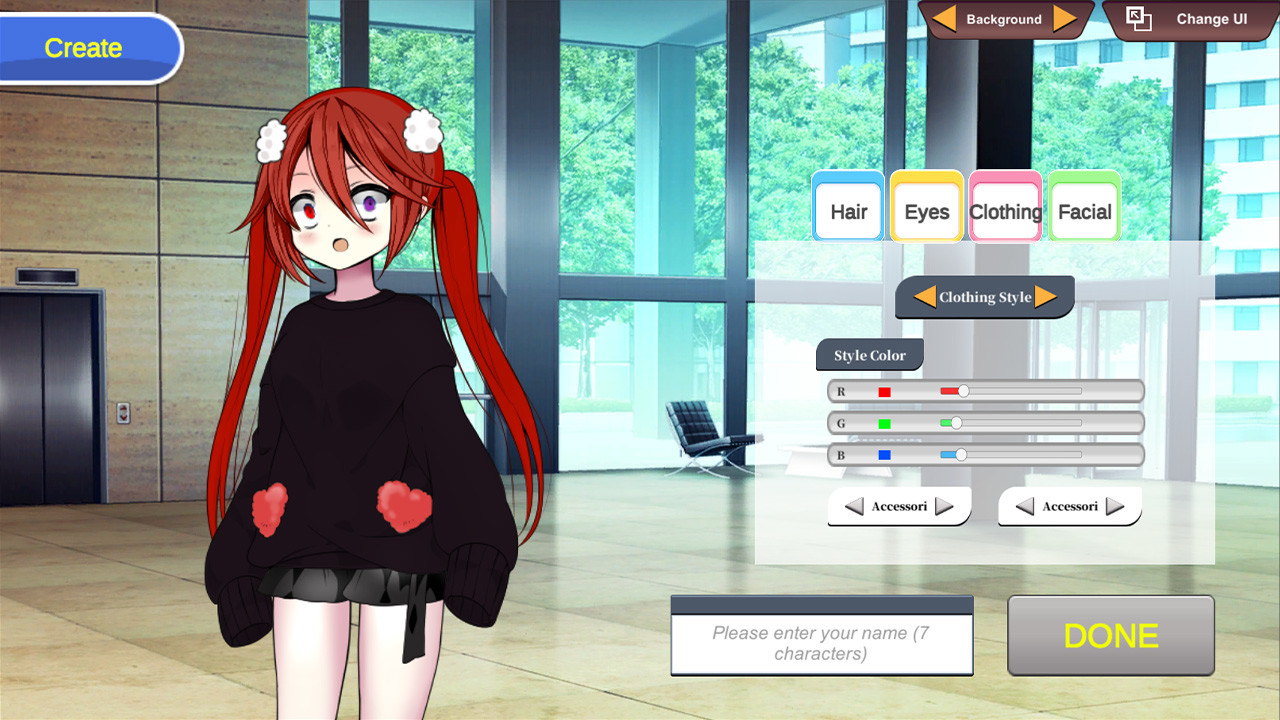Select the Facial customization tab
1280x720 pixels.
point(1084,211)
